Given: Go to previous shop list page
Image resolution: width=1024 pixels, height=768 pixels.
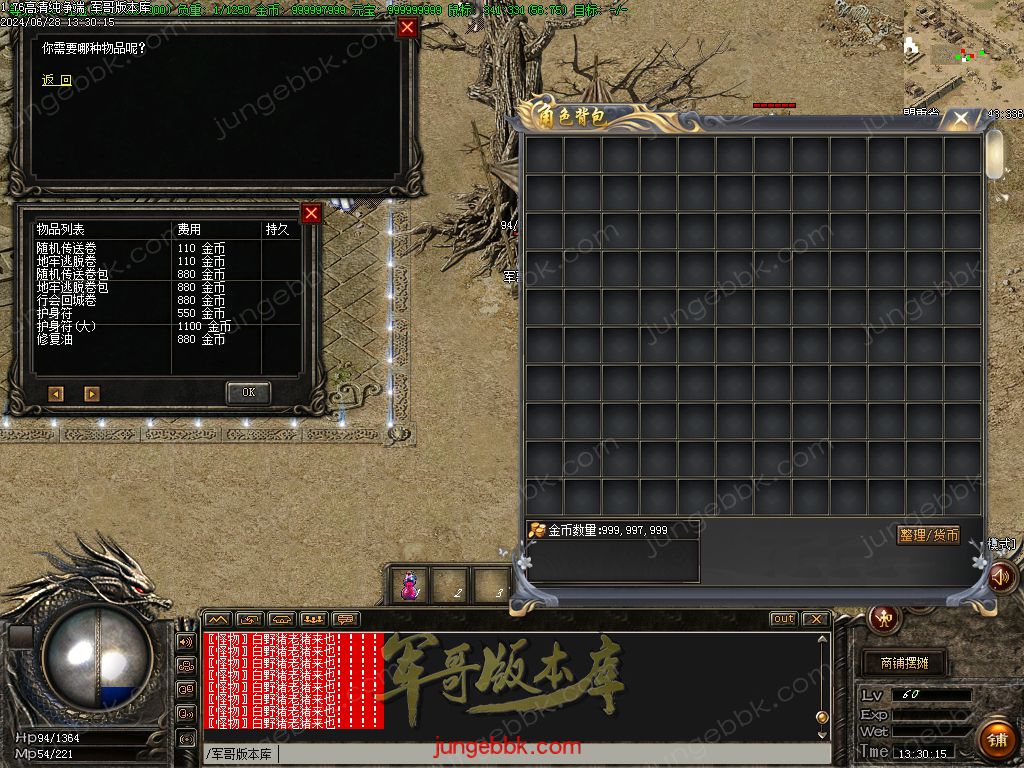Looking at the screenshot, I should click(56, 394).
